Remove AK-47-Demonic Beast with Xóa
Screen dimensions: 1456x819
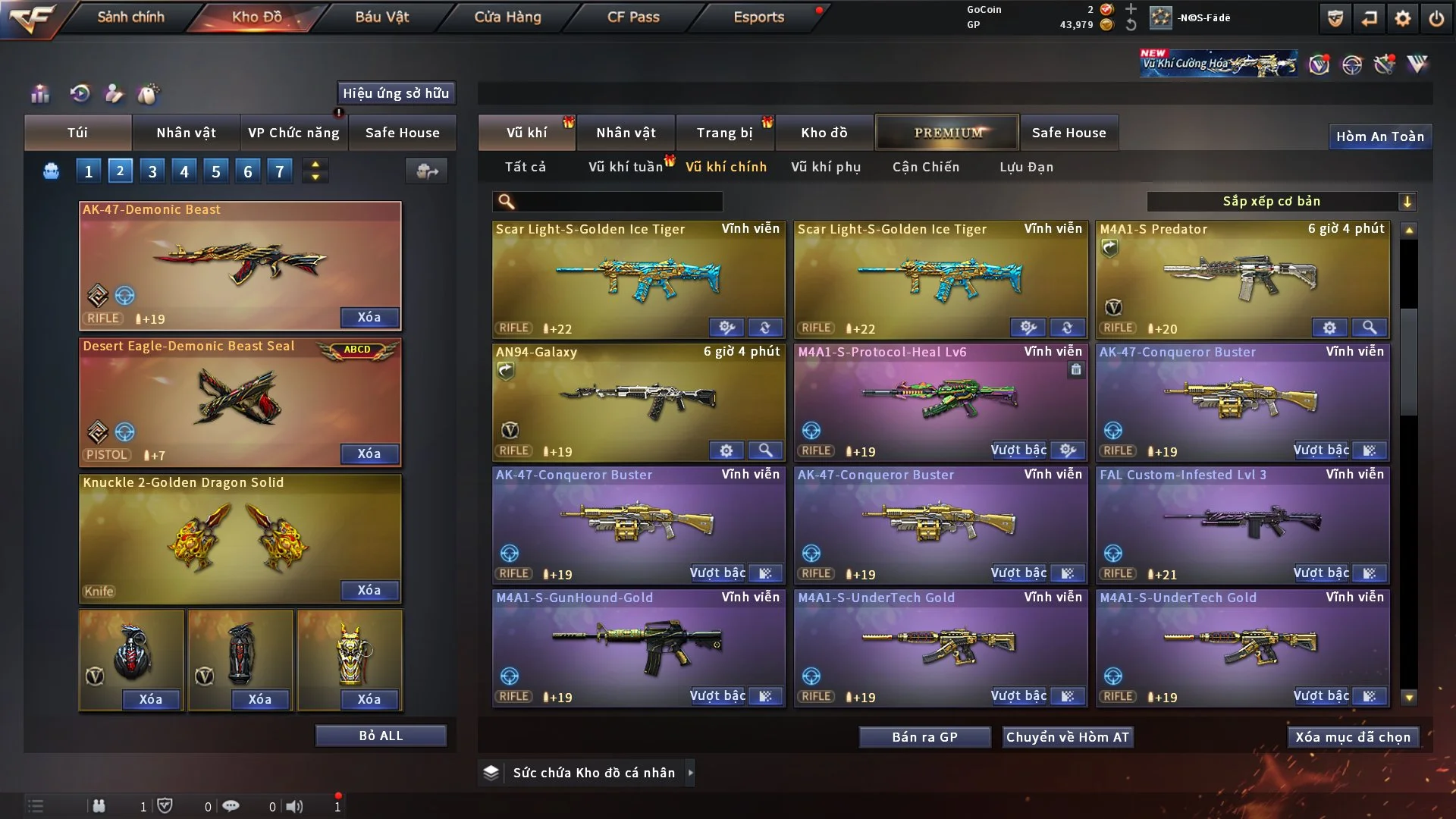[369, 317]
